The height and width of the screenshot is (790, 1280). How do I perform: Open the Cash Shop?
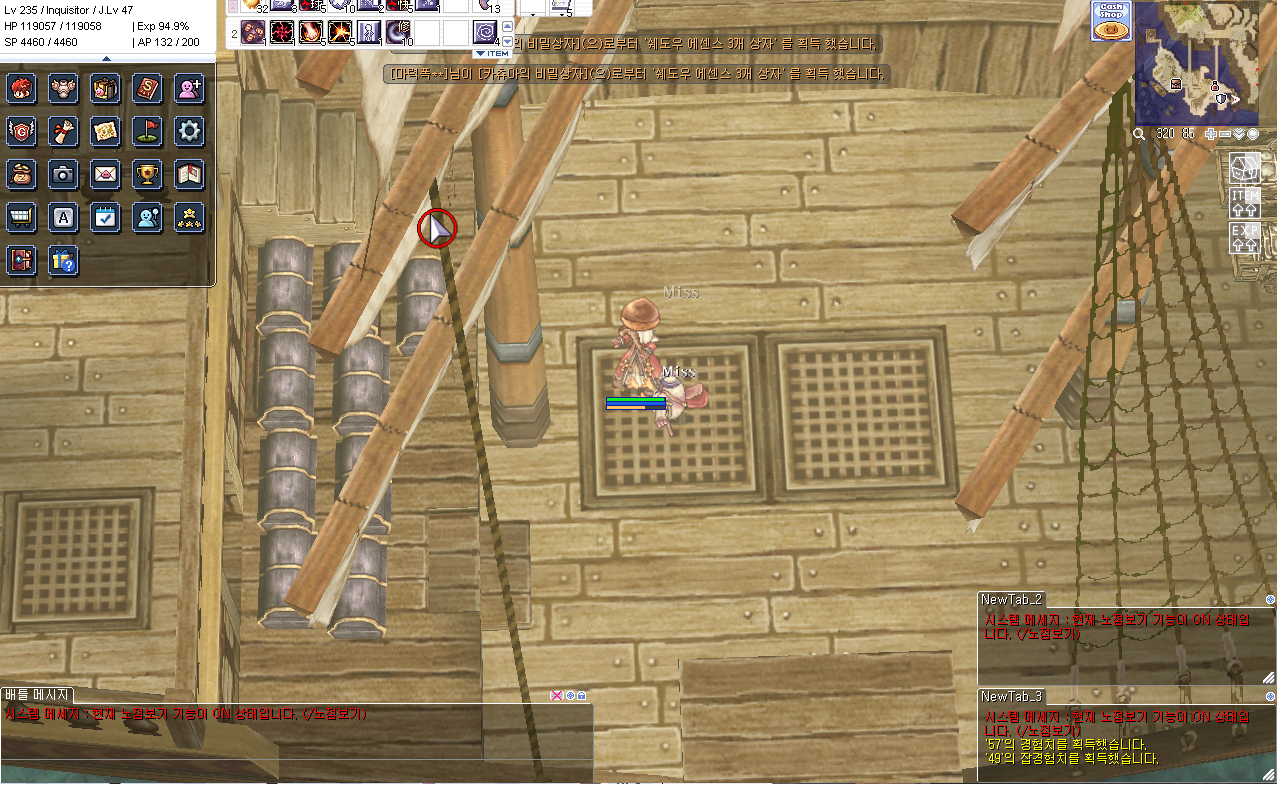click(x=1111, y=21)
